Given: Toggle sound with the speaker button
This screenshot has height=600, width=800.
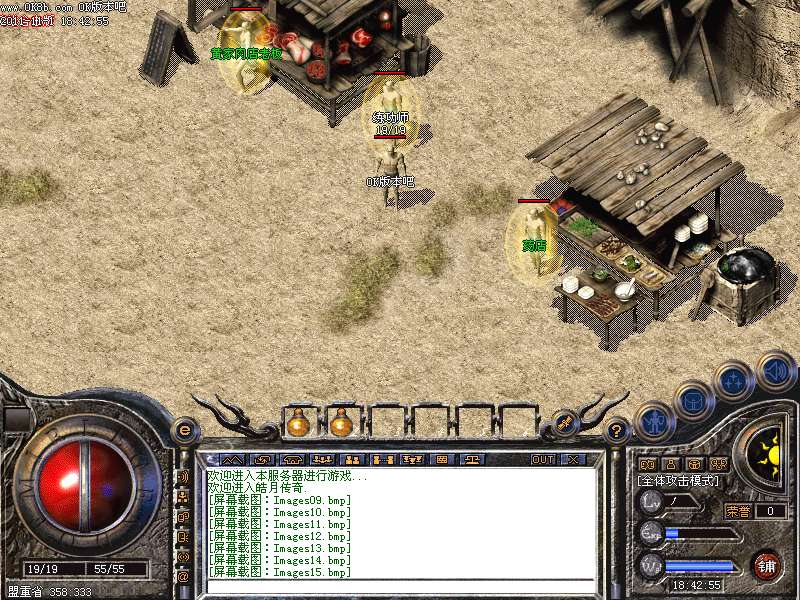Looking at the screenshot, I should pyautogui.click(x=776, y=369).
